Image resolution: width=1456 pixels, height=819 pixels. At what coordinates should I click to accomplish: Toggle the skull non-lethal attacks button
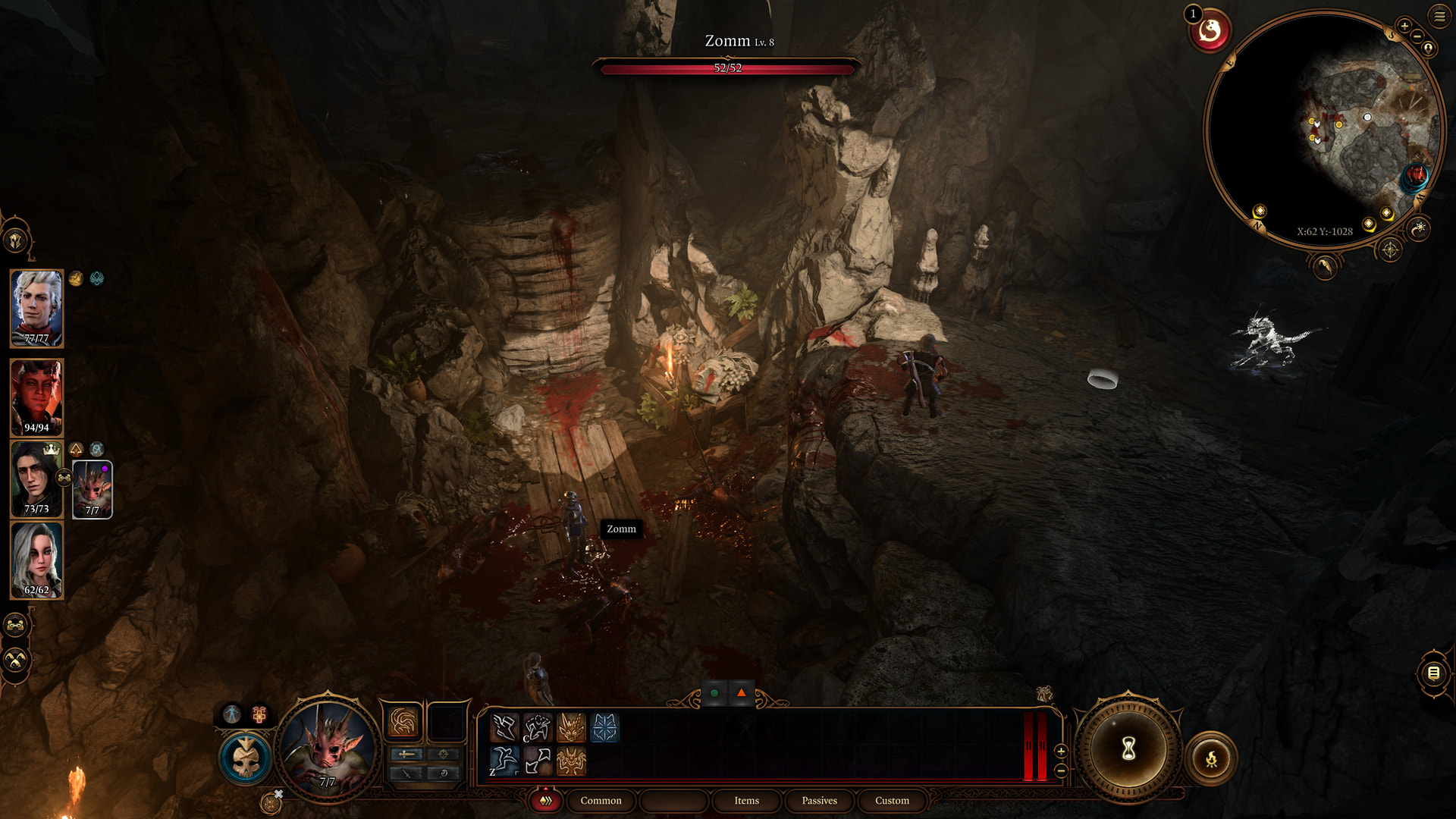coord(246,758)
